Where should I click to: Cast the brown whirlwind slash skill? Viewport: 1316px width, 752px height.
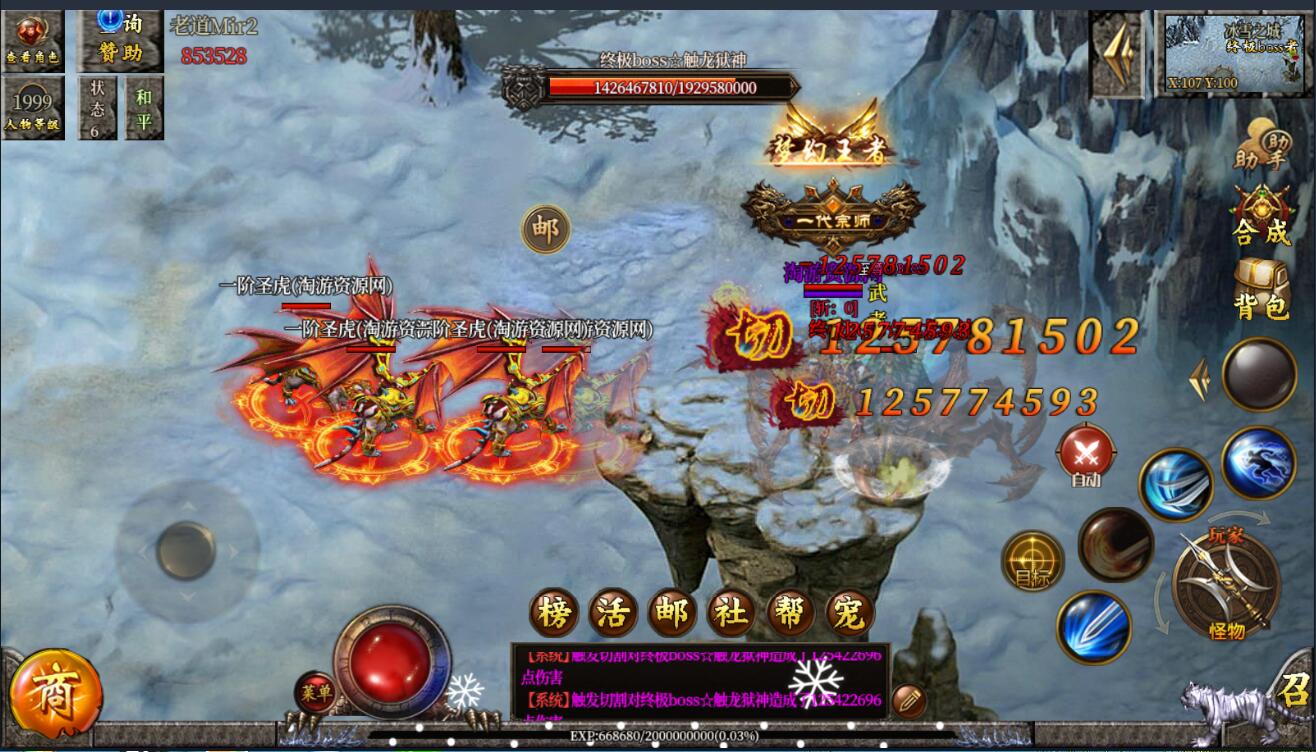(x=1115, y=545)
